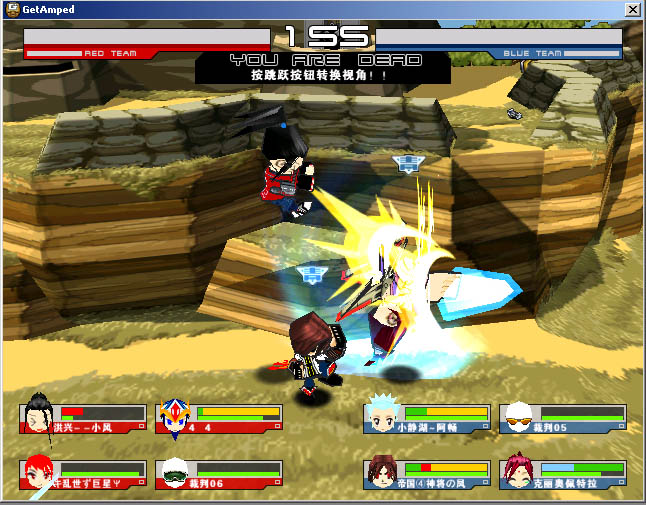Image resolution: width=646 pixels, height=505 pixels.
Task: Select the player panel named 4 4
Action: 220,419
